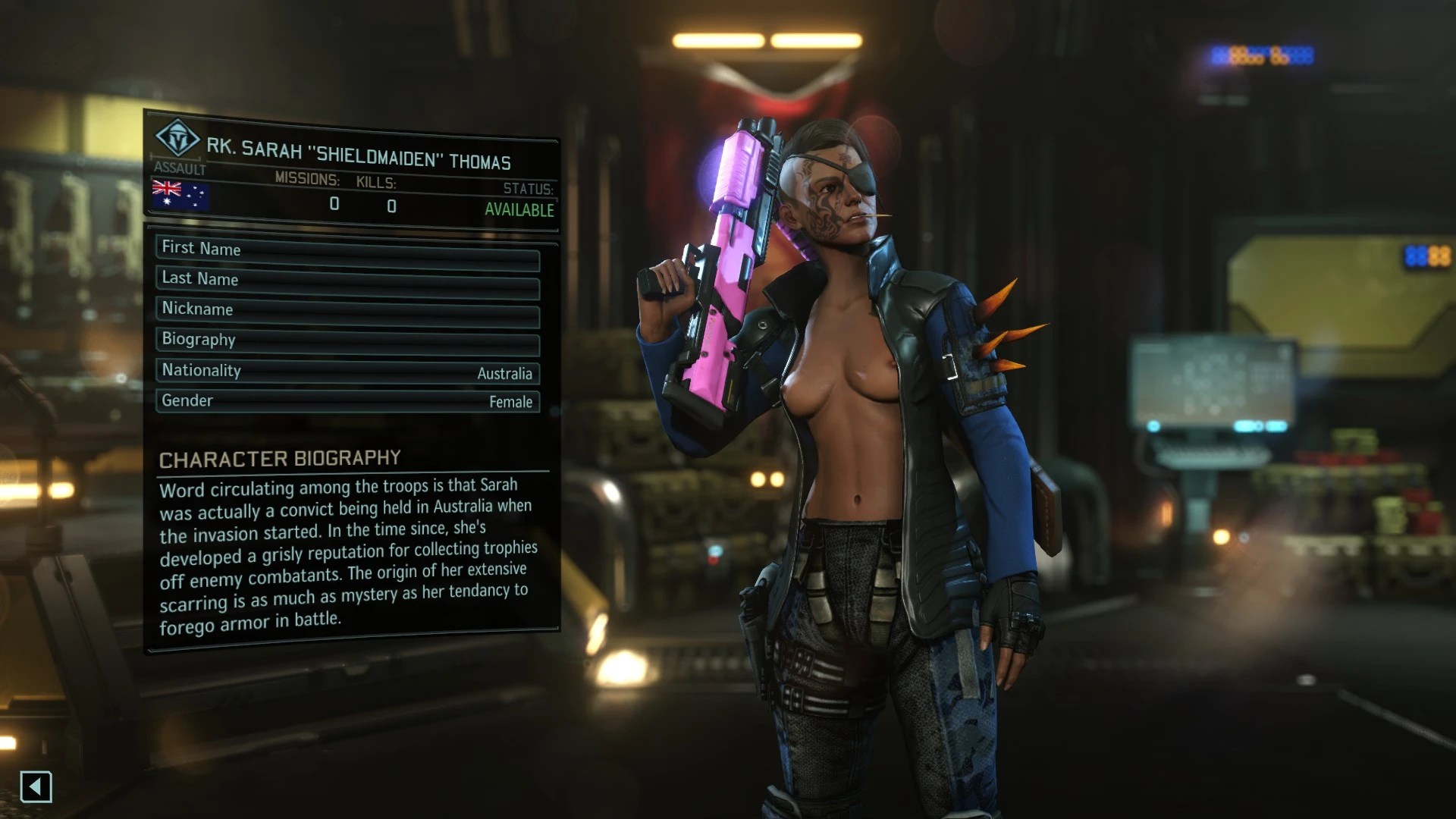Open the Last Name entry
The width and height of the screenshot is (1456, 819).
click(x=347, y=281)
